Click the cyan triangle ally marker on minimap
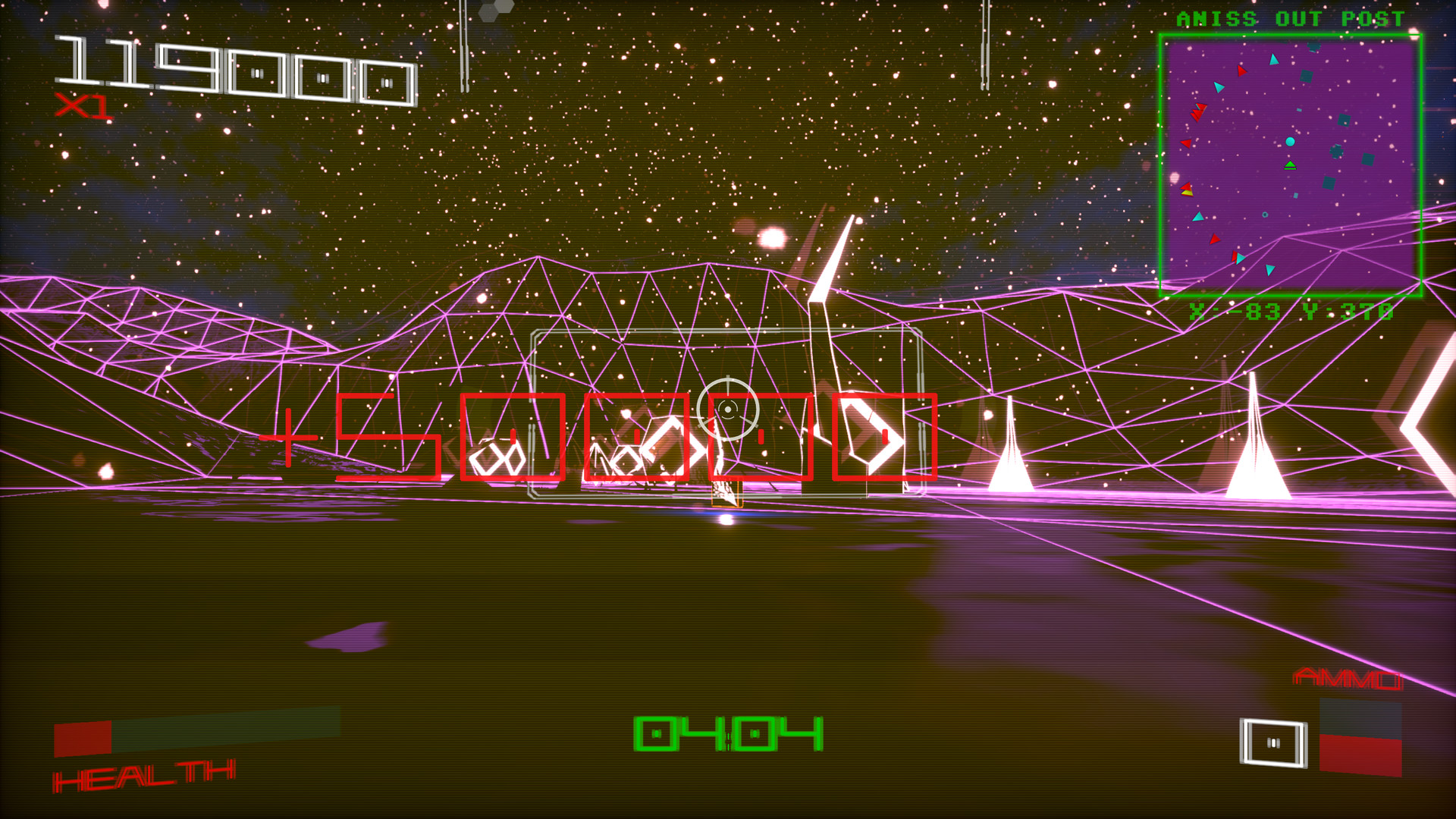This screenshot has width=1456, height=819. [x=1273, y=60]
